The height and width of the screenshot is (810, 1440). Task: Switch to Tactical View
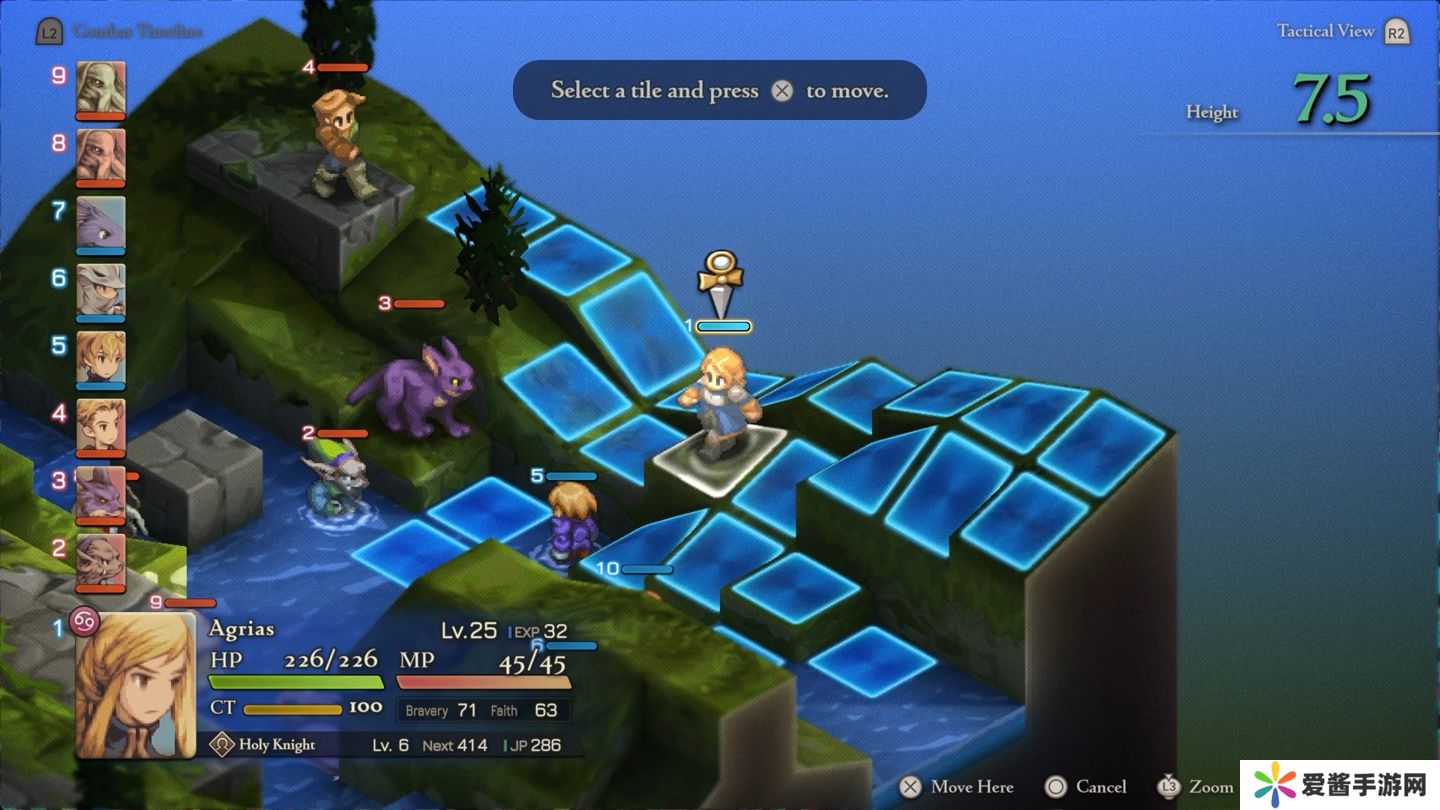pos(1325,31)
